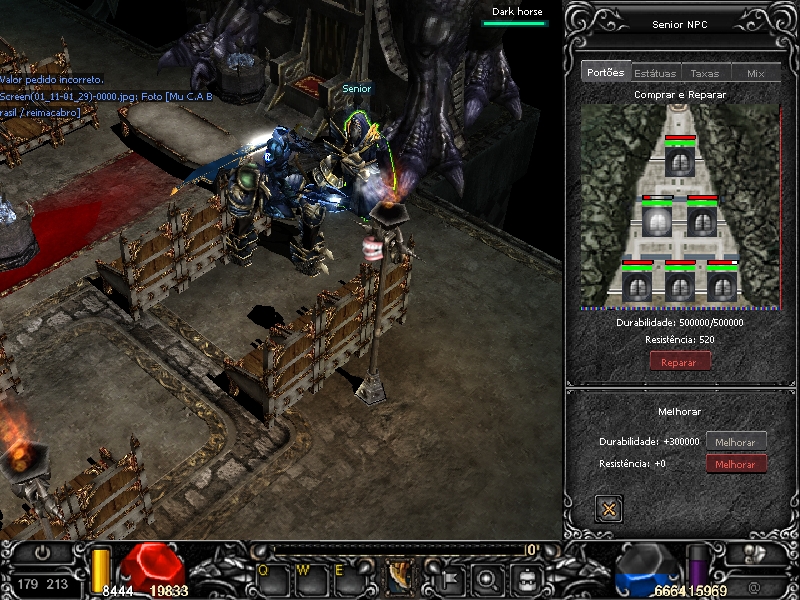The width and height of the screenshot is (800, 600).
Task: Activate the current skill icon beside the E slot
Action: [400, 577]
